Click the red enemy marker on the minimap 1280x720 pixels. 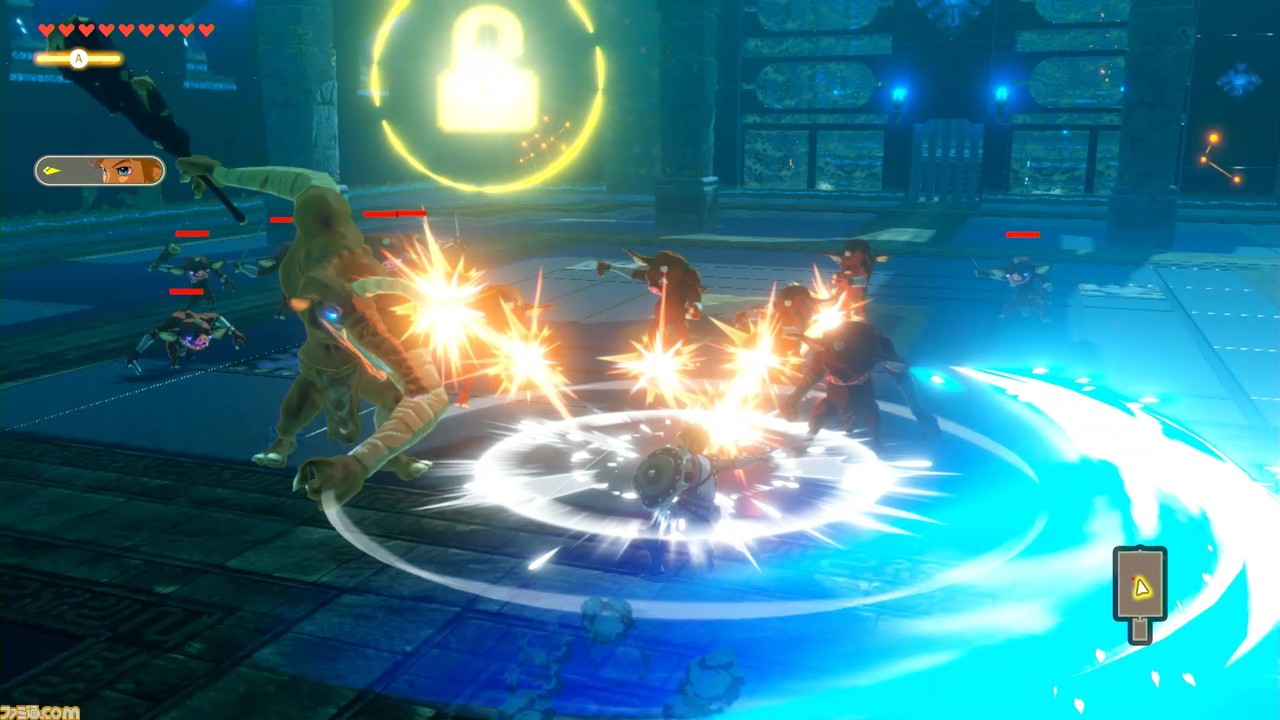tap(1133, 579)
